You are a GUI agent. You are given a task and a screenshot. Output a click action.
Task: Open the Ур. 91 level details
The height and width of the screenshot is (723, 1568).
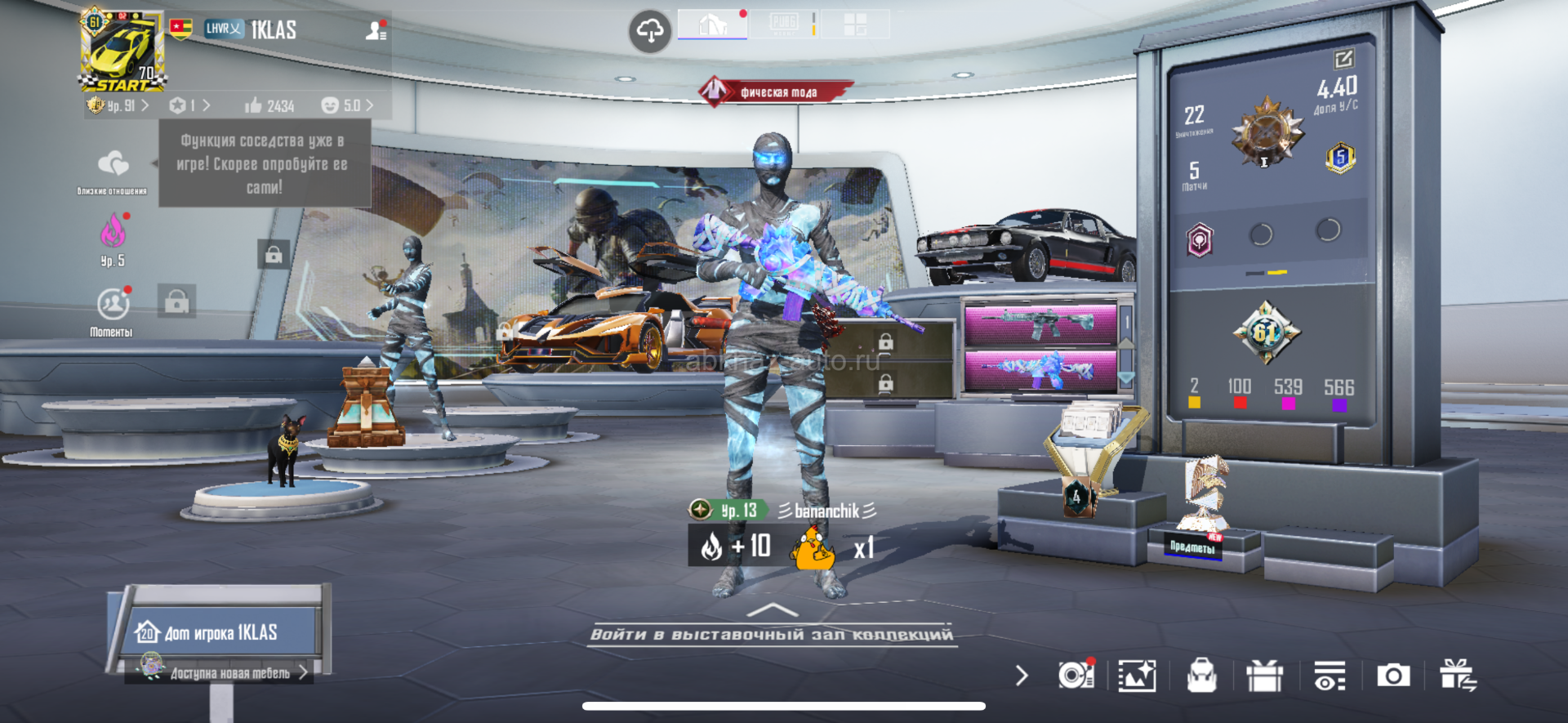point(119,106)
